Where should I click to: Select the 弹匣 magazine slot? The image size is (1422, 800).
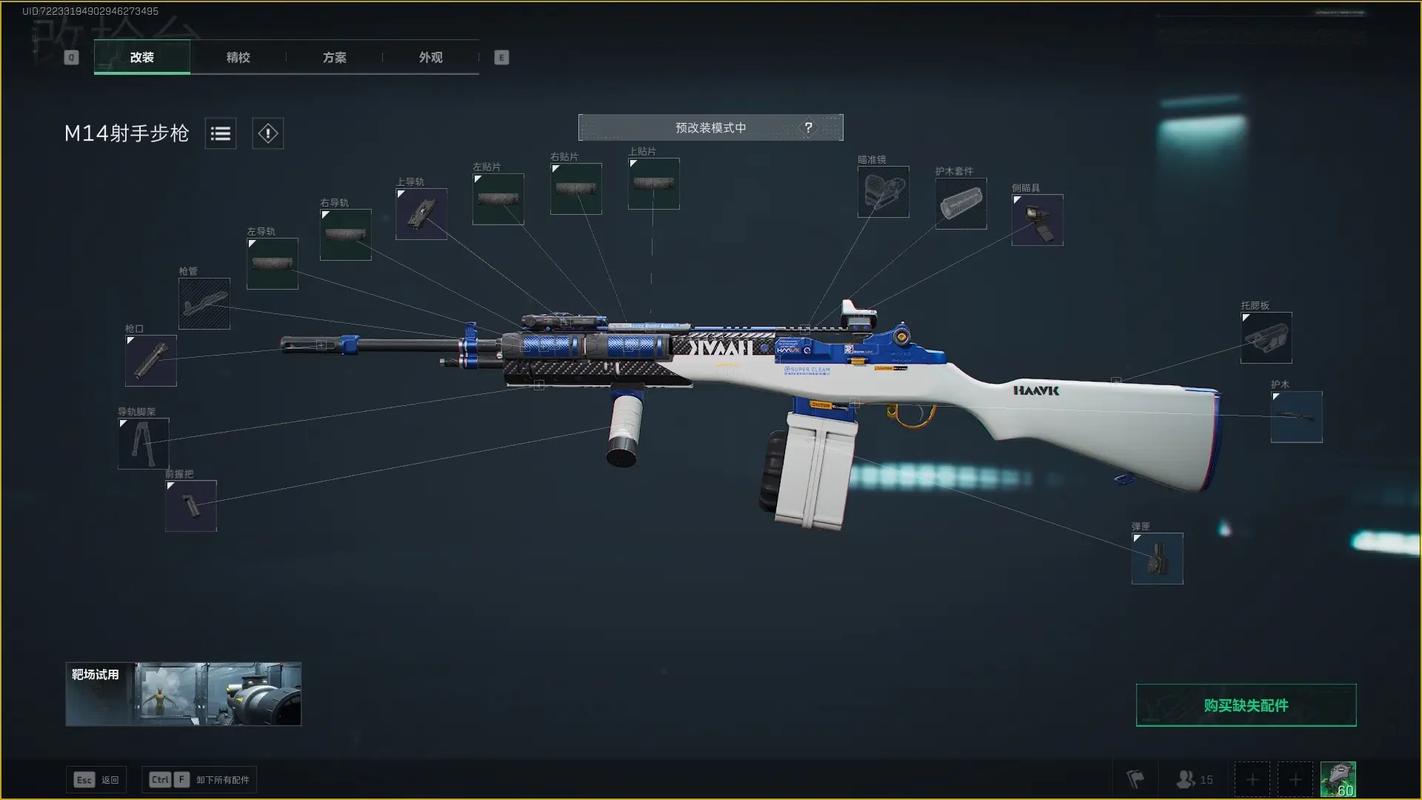click(x=1157, y=558)
